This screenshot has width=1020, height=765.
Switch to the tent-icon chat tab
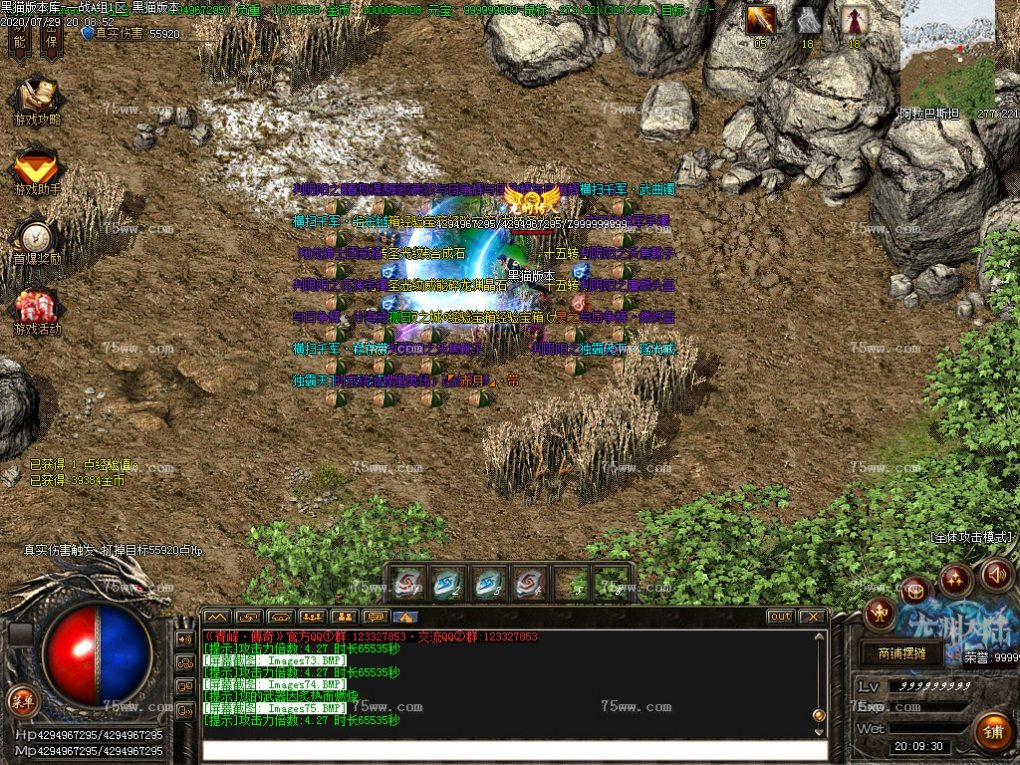click(x=405, y=617)
